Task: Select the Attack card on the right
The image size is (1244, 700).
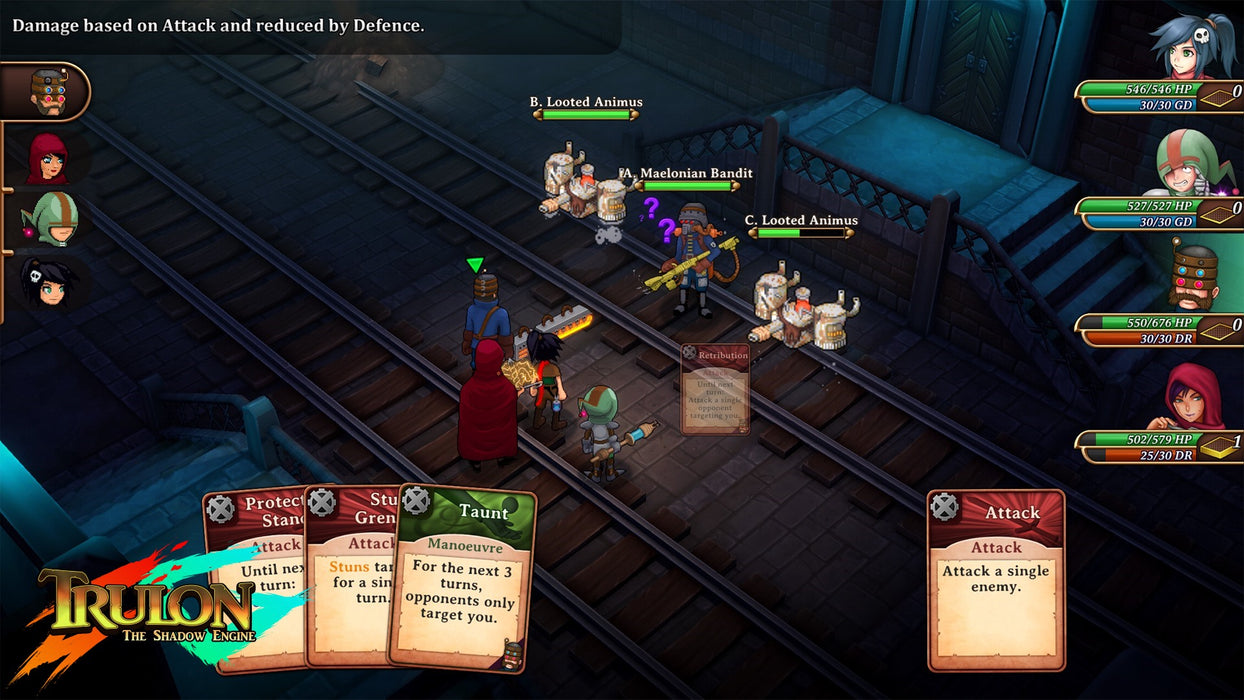Action: pyautogui.click(x=996, y=580)
